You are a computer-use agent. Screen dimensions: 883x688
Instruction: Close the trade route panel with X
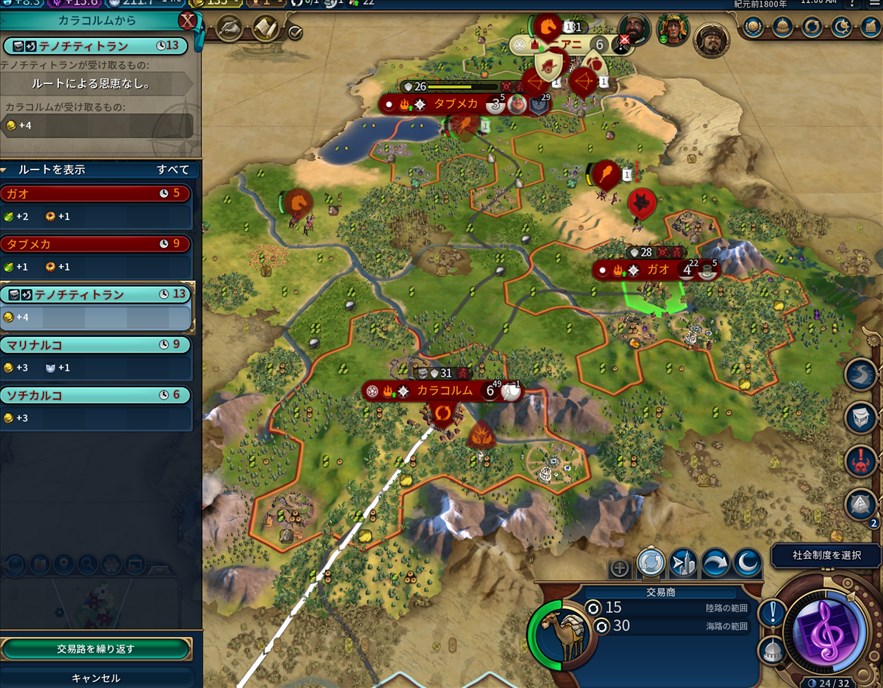tap(187, 21)
